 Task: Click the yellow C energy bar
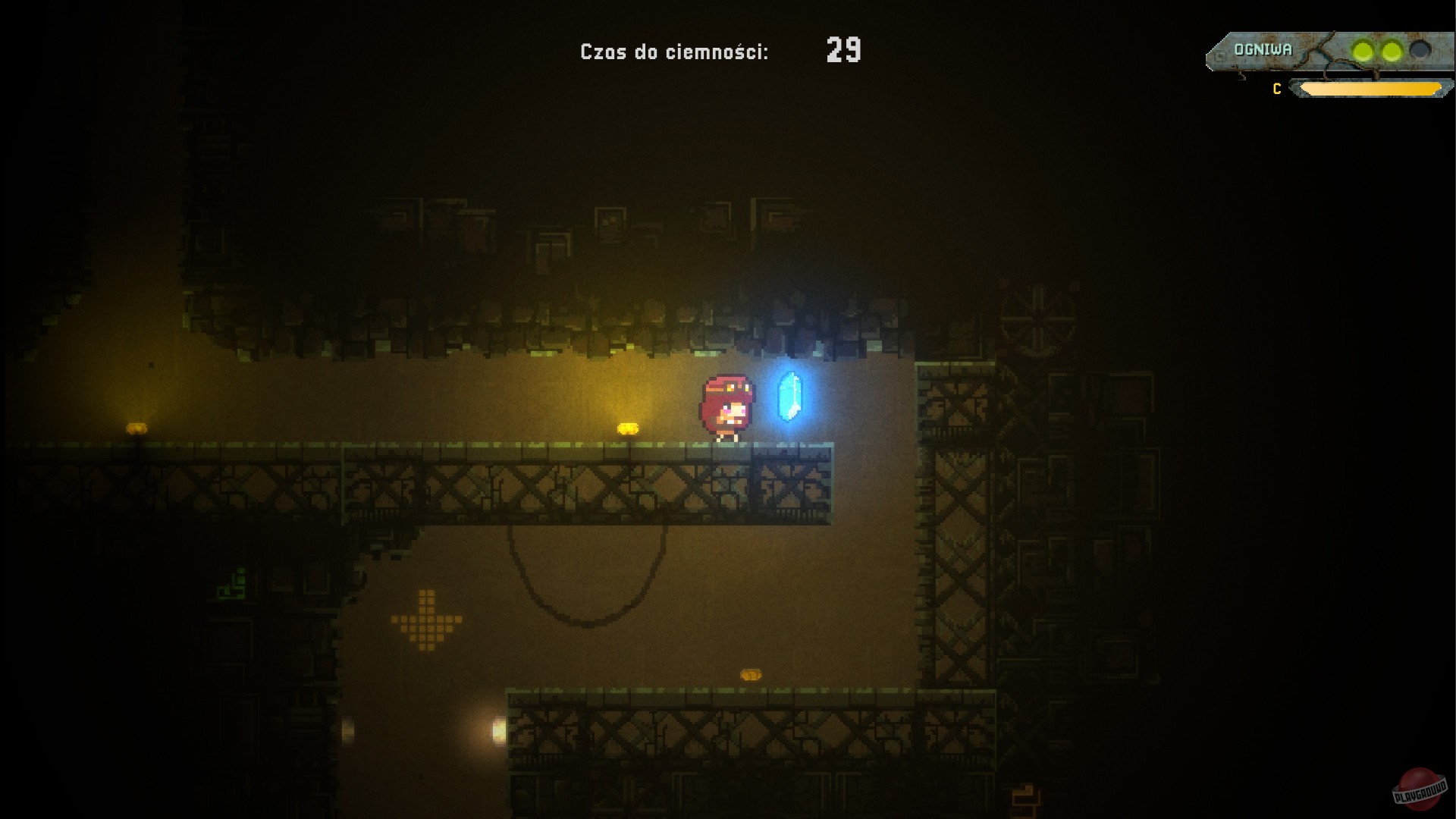pos(1373,89)
